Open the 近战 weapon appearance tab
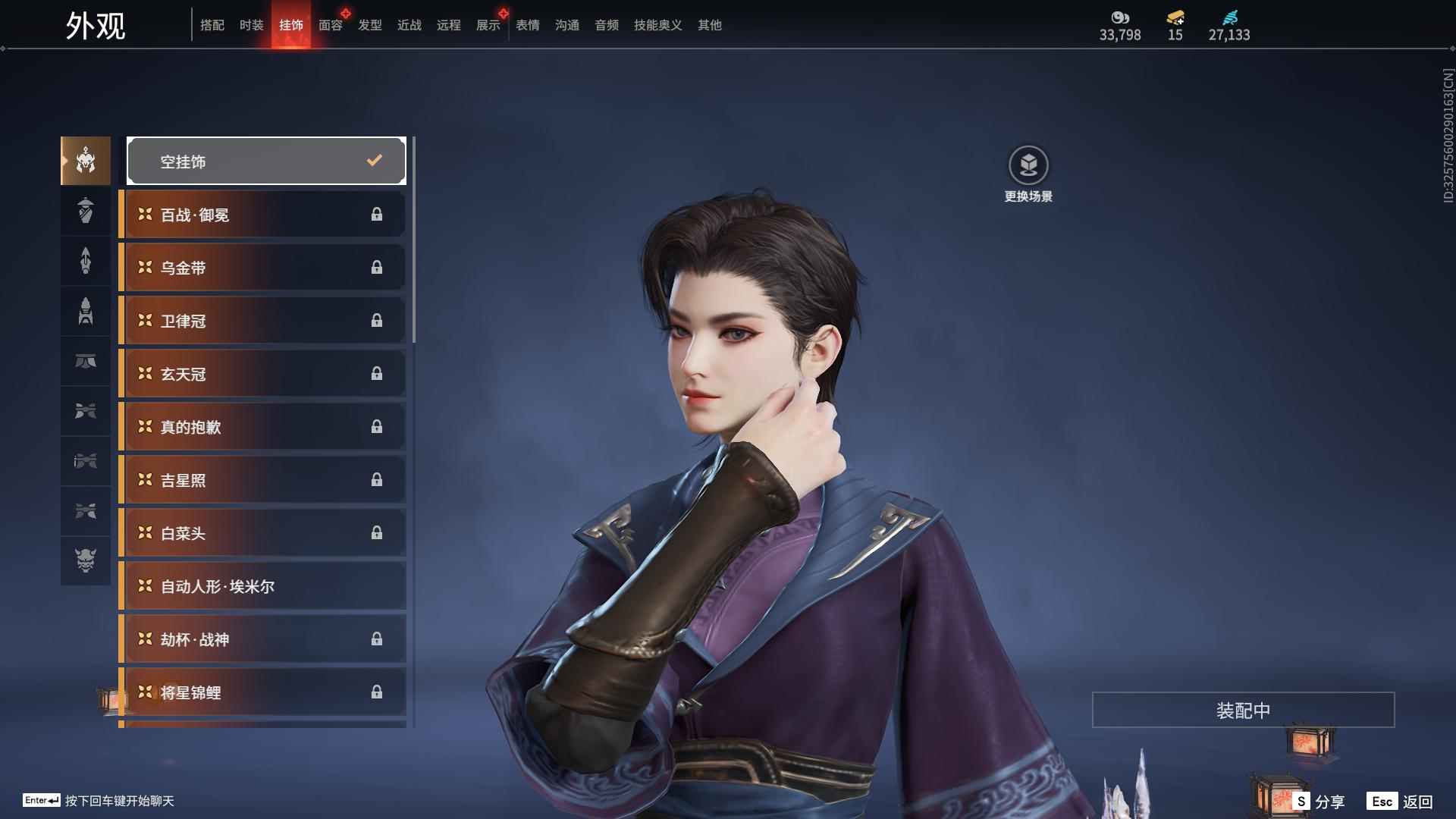The width and height of the screenshot is (1456, 819). (409, 25)
